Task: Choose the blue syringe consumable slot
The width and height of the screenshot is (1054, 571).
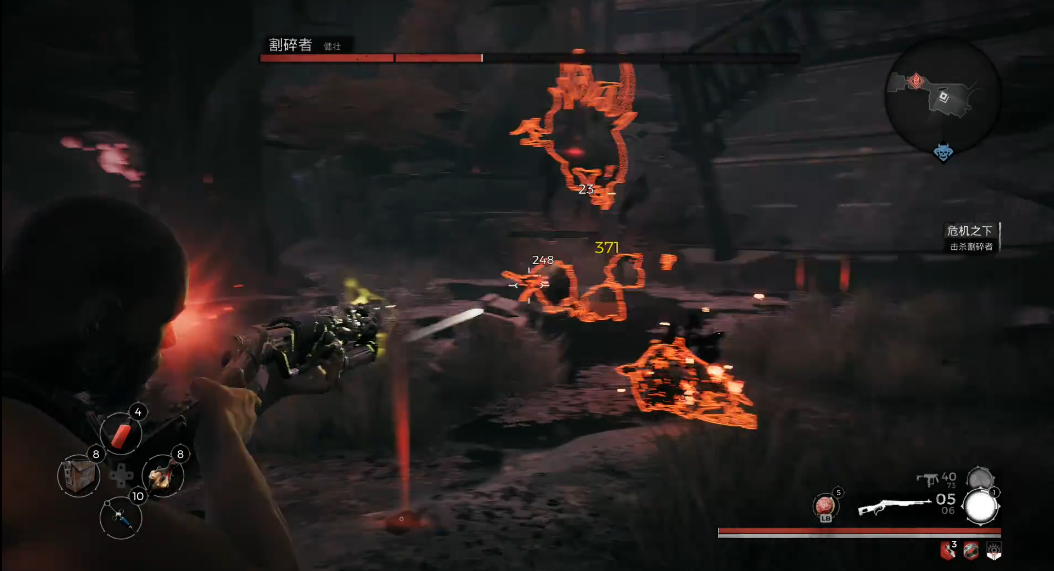Action: (121, 517)
